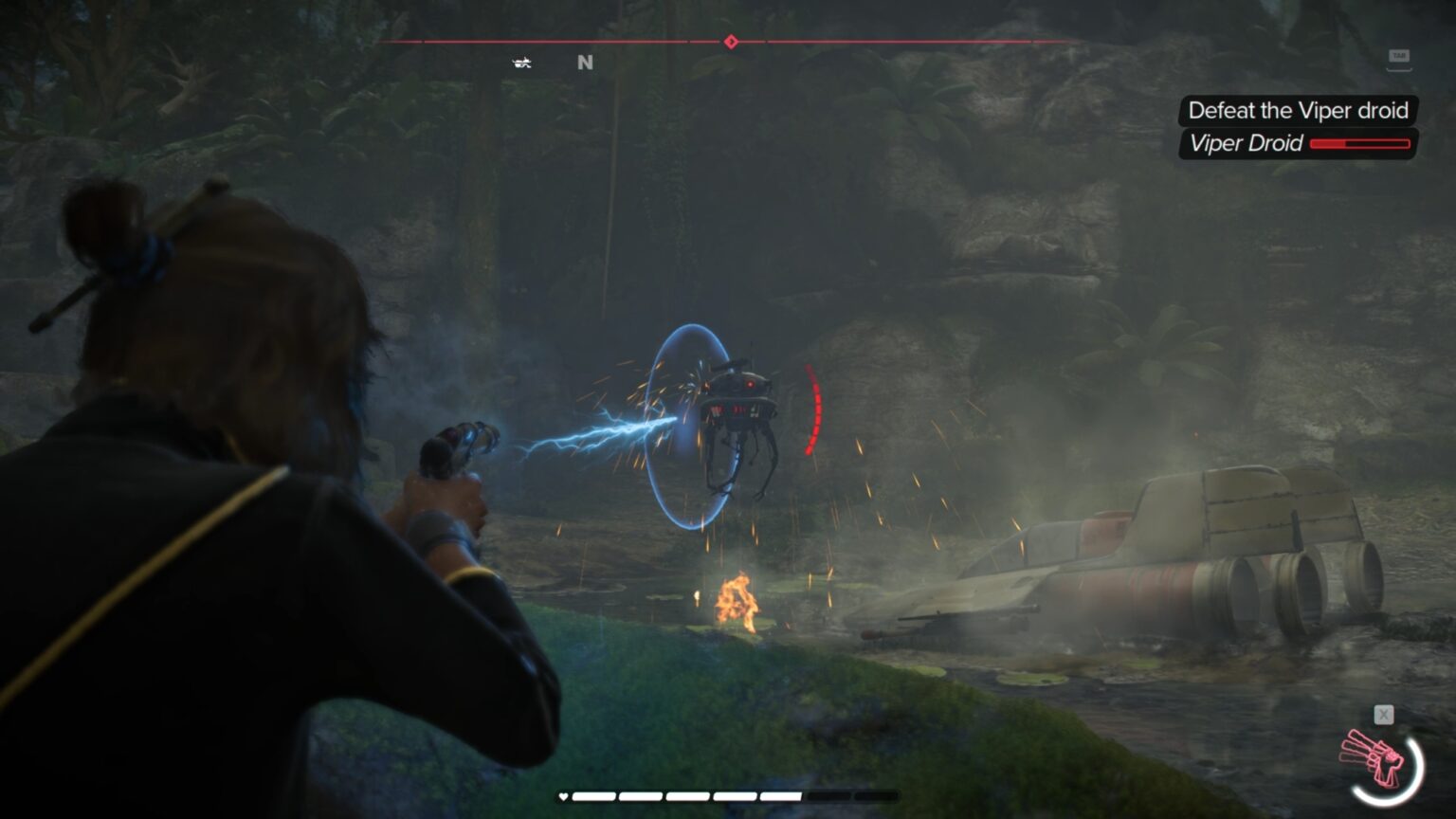Click the heart icon on the health bar

click(x=564, y=797)
